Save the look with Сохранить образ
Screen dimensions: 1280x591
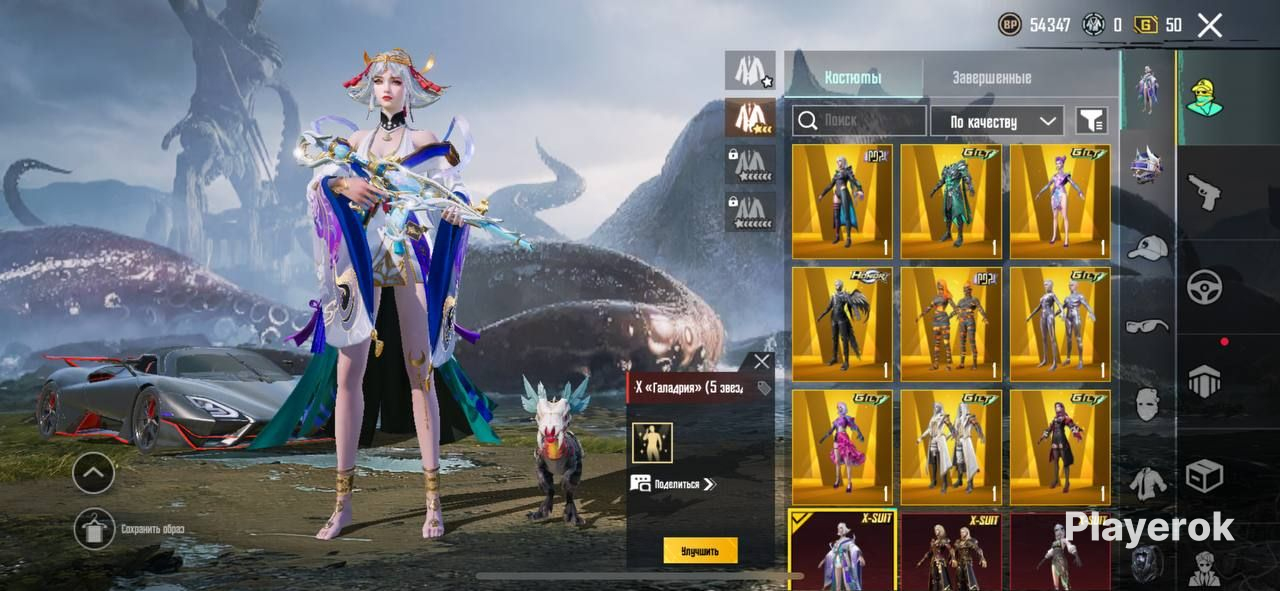[x=95, y=529]
